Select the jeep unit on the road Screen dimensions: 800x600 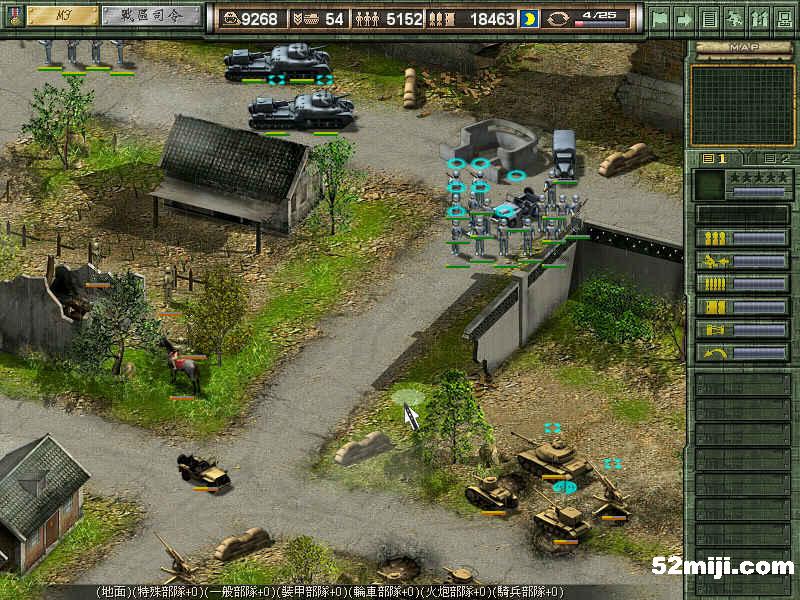[x=203, y=470]
